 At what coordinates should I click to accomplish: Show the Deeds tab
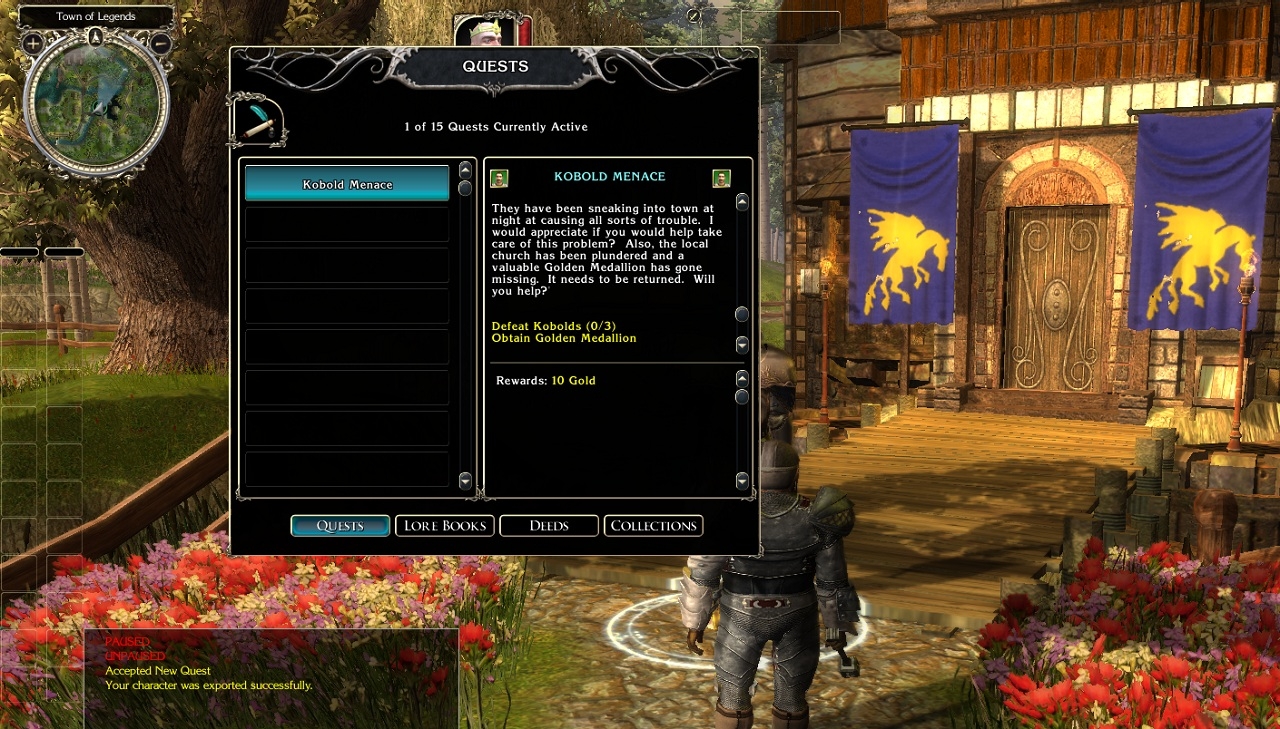pos(549,526)
